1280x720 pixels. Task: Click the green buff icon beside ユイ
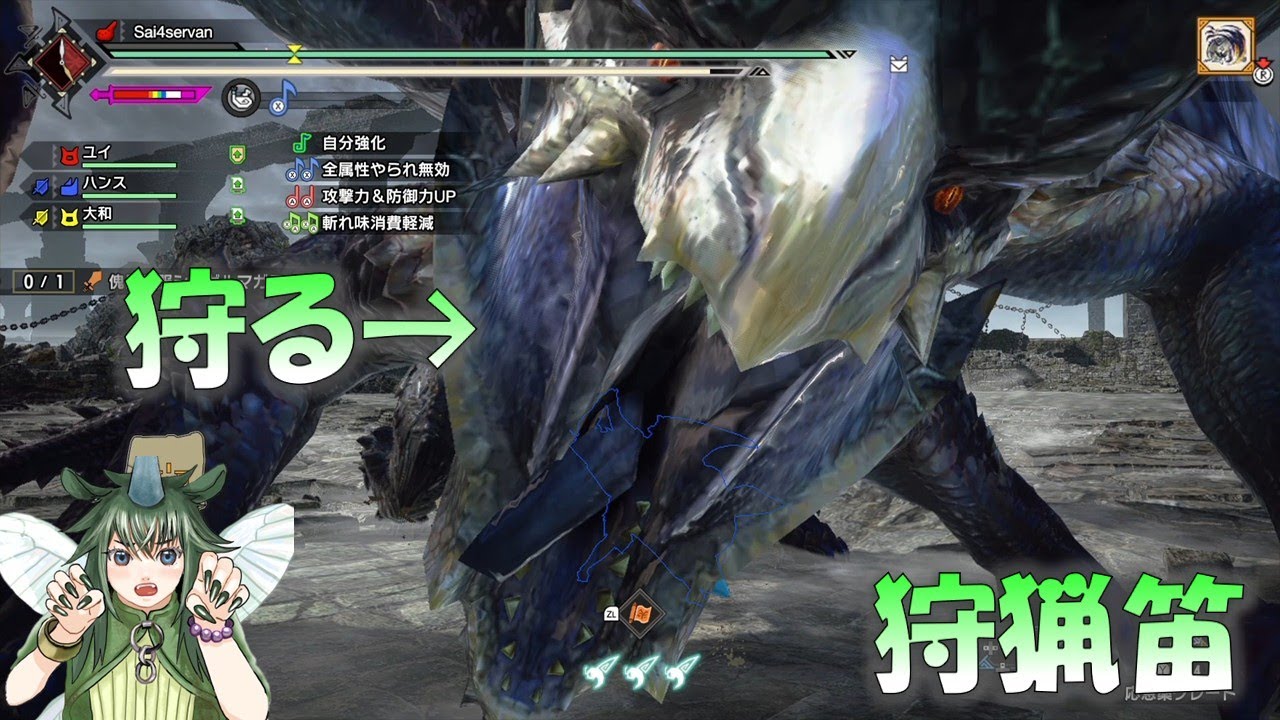[x=237, y=155]
